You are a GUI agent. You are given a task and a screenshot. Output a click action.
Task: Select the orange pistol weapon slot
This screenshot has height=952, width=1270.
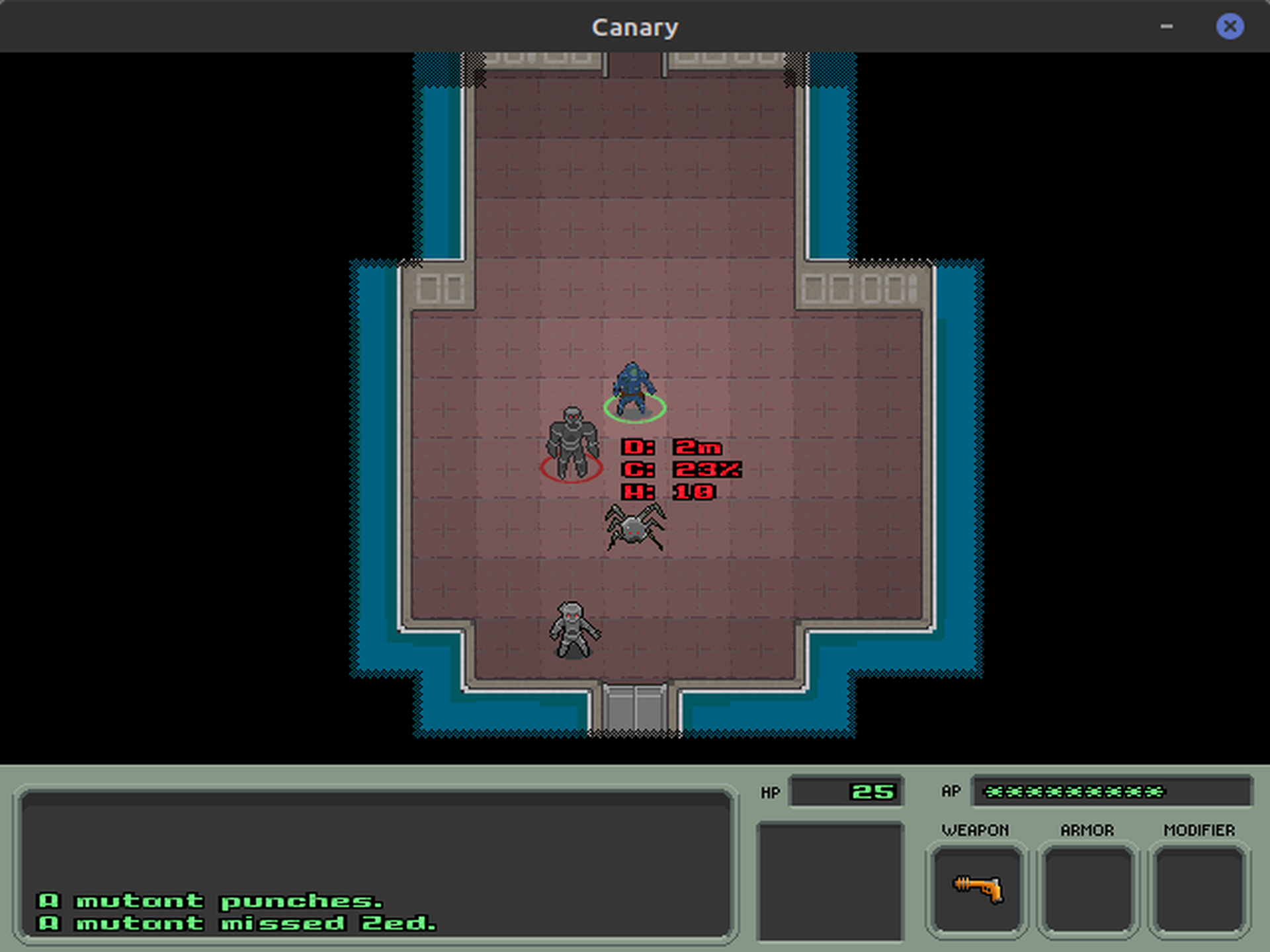pyautogui.click(x=977, y=889)
